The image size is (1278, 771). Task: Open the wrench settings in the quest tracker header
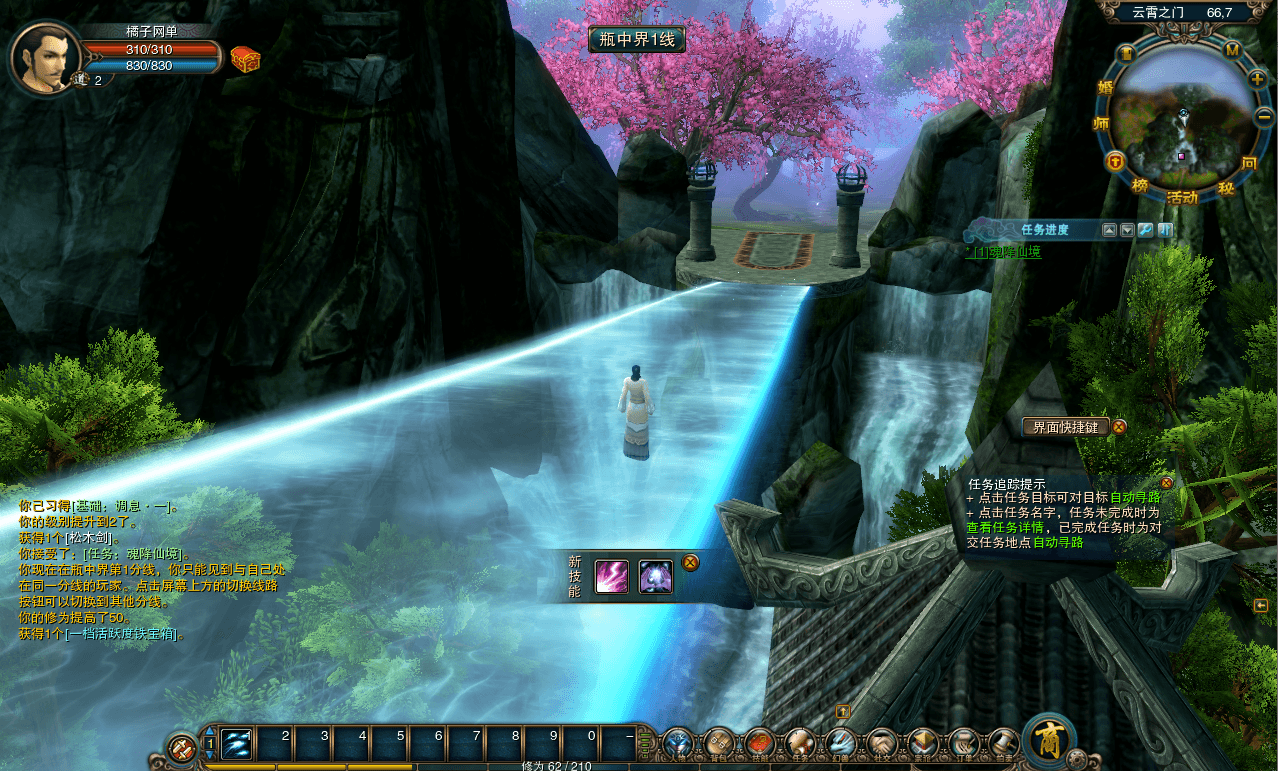pos(1146,230)
